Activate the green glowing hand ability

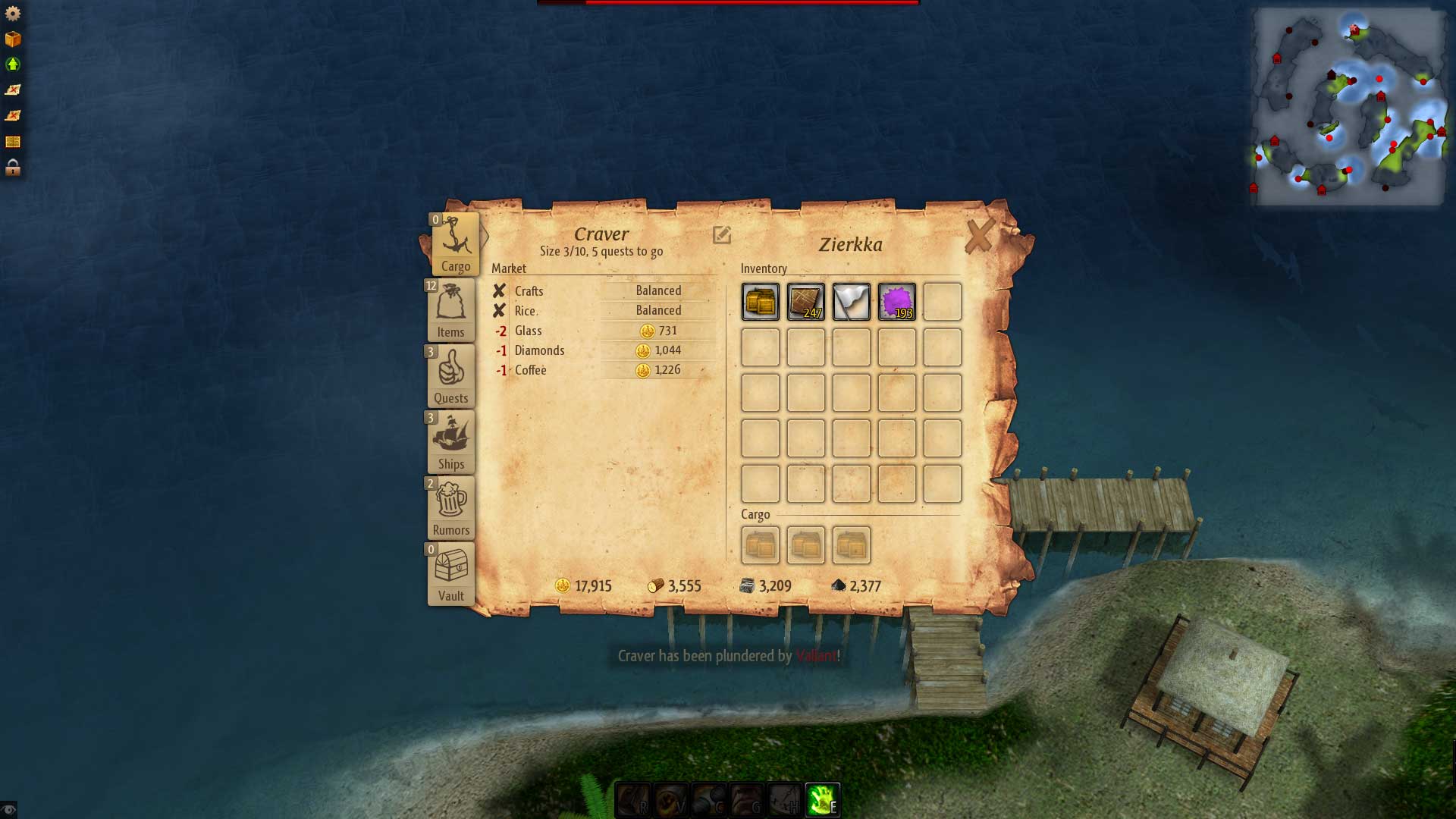[822, 800]
